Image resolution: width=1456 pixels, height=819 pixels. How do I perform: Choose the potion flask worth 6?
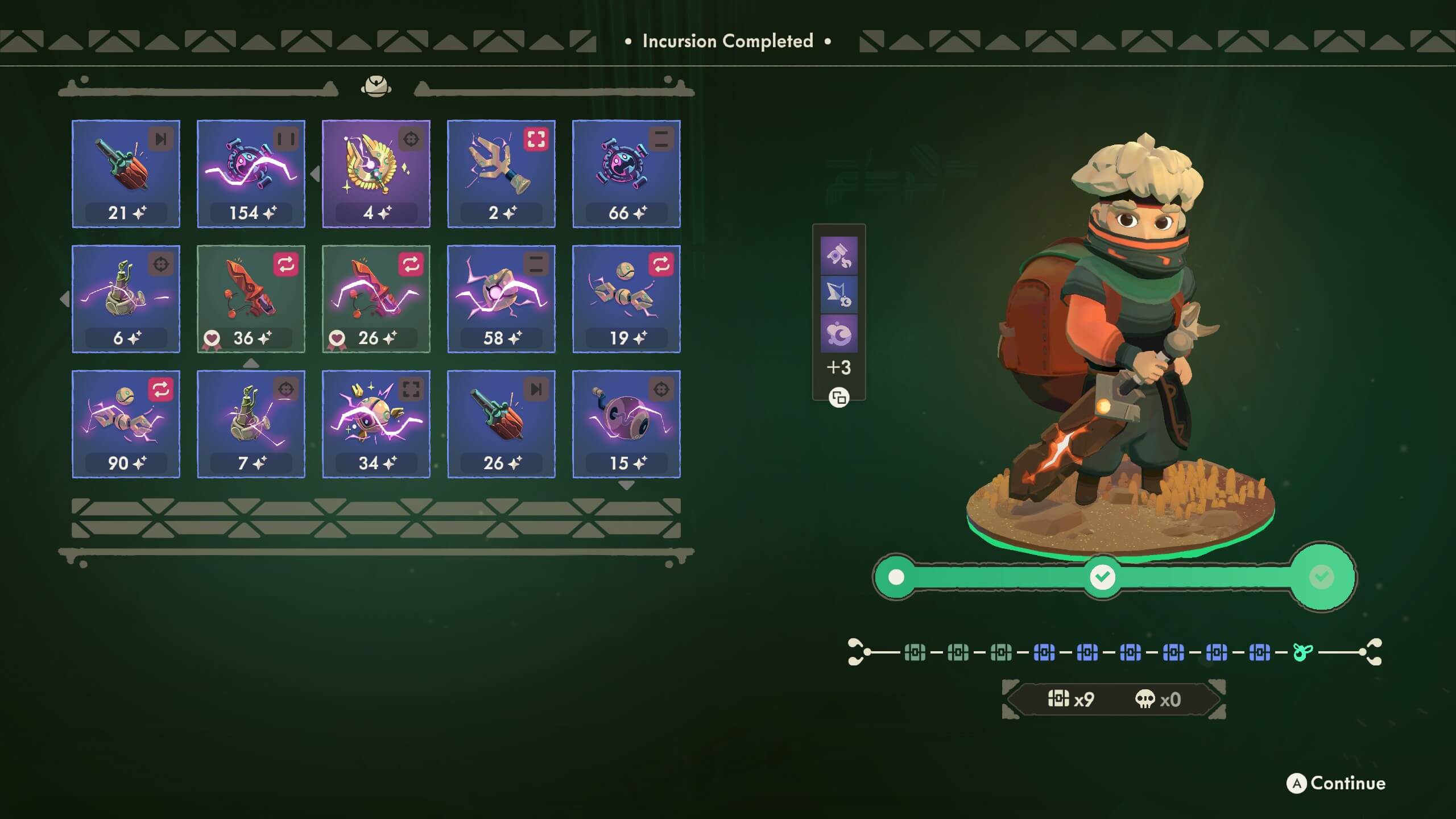click(126, 299)
